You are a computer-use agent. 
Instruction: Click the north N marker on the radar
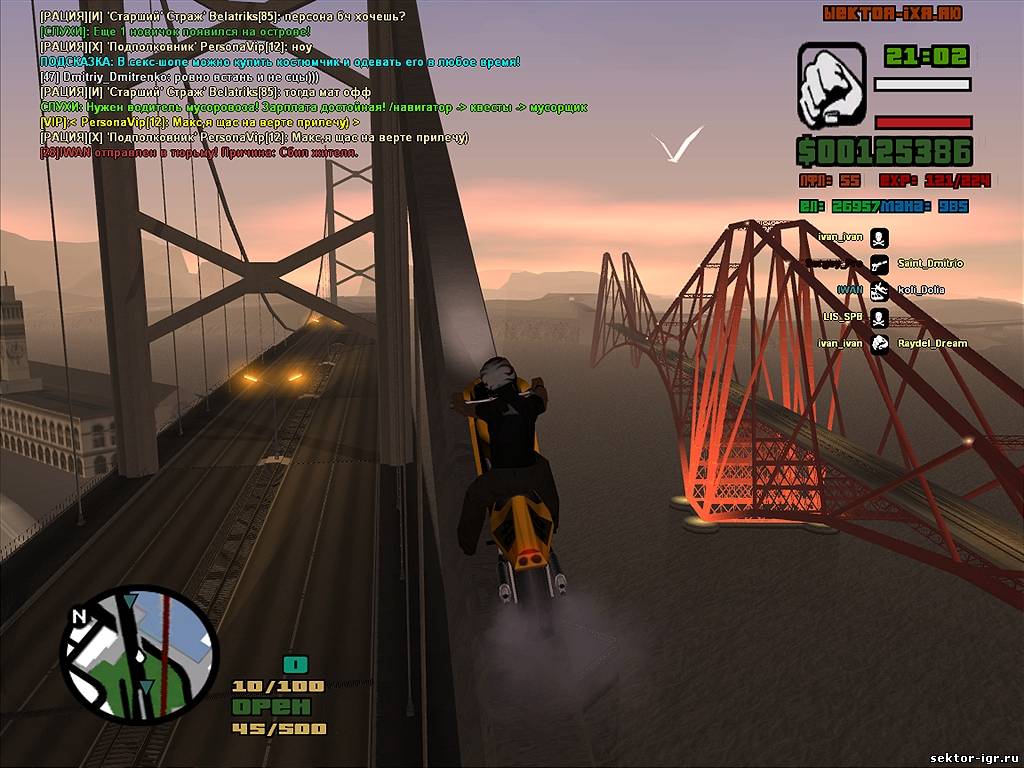point(80,617)
